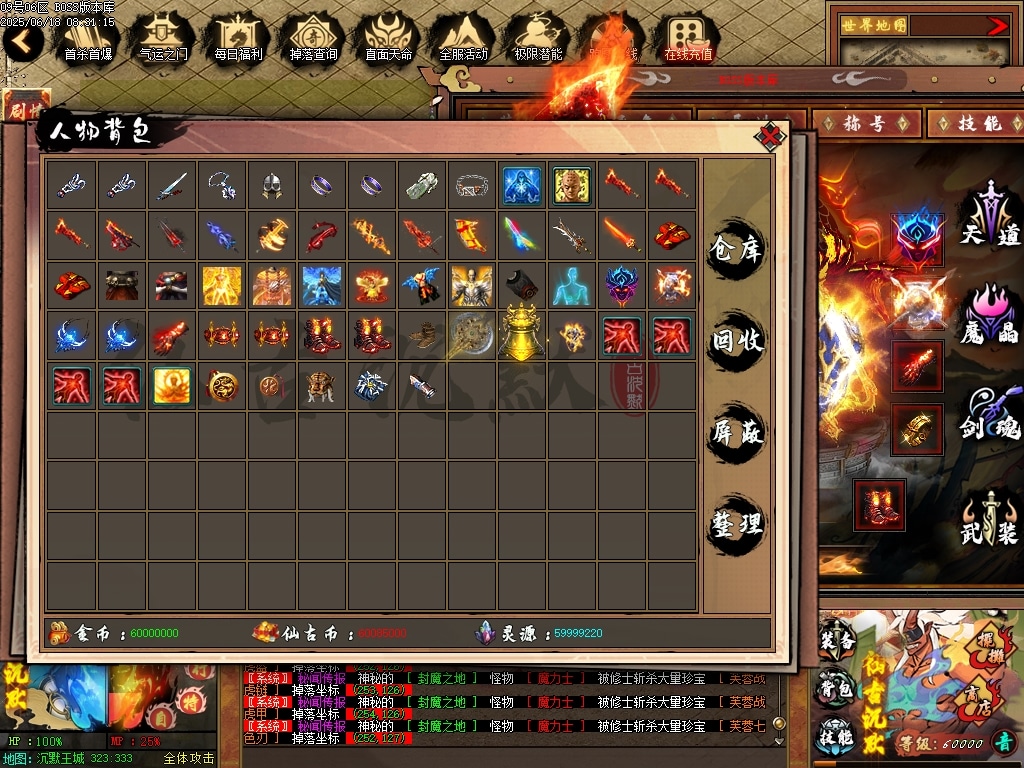Open the 掉落查询 drop lookup
Viewport: 1024px width, 768px height.
313,40
